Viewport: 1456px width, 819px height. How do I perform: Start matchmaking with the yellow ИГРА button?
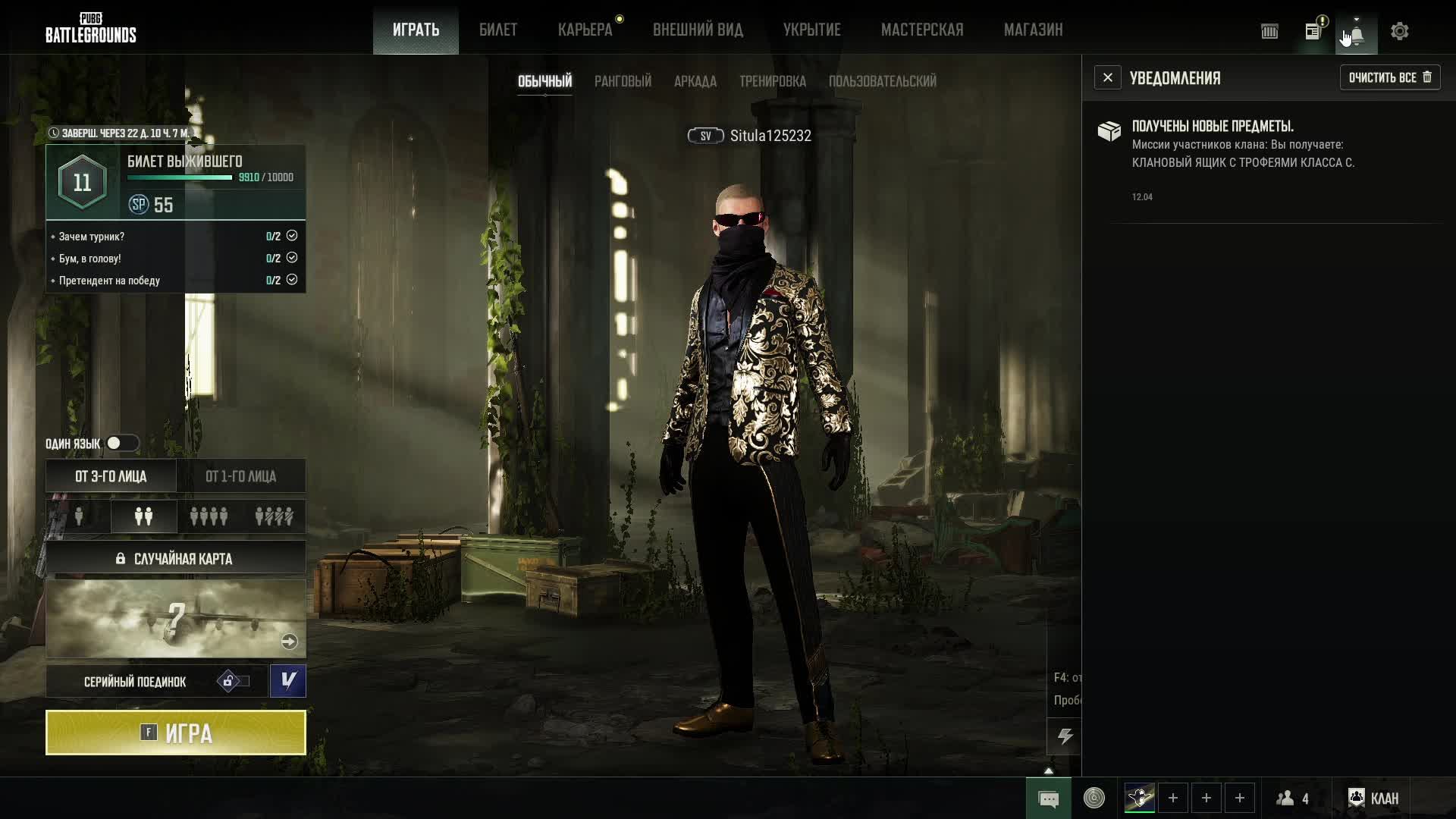pyautogui.click(x=176, y=733)
